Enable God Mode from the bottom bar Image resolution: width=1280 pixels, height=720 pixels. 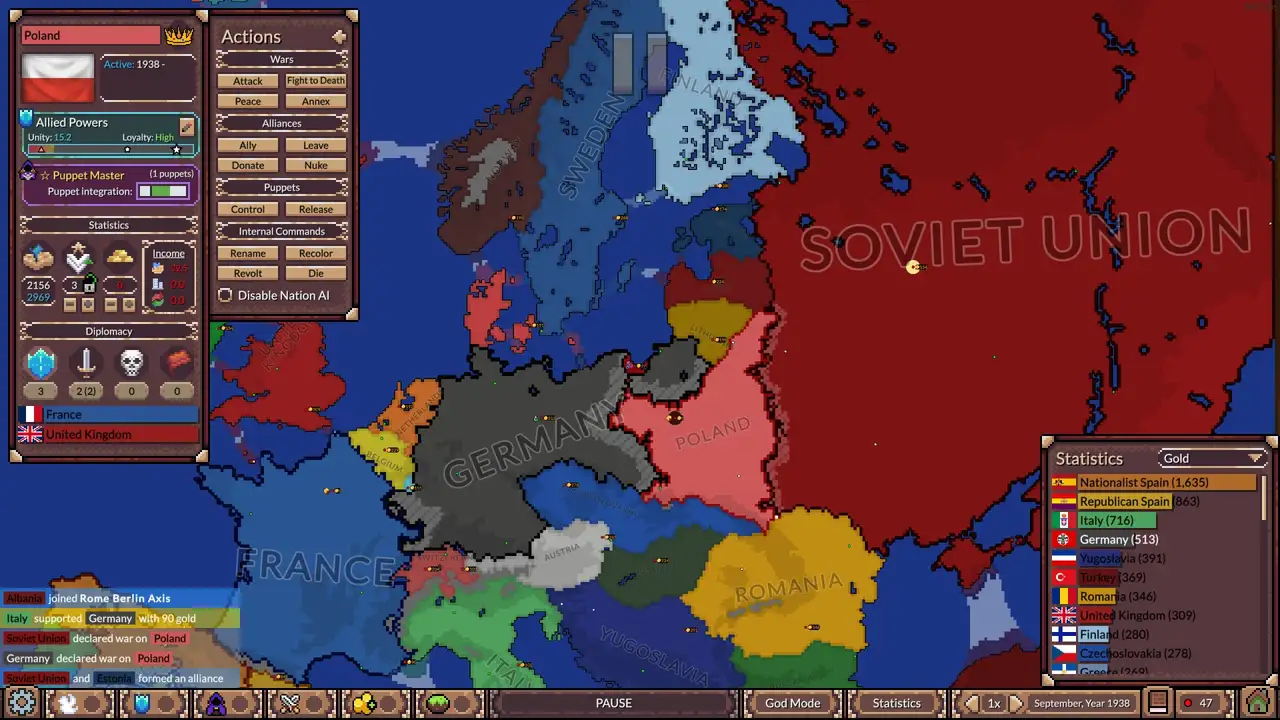pos(791,702)
